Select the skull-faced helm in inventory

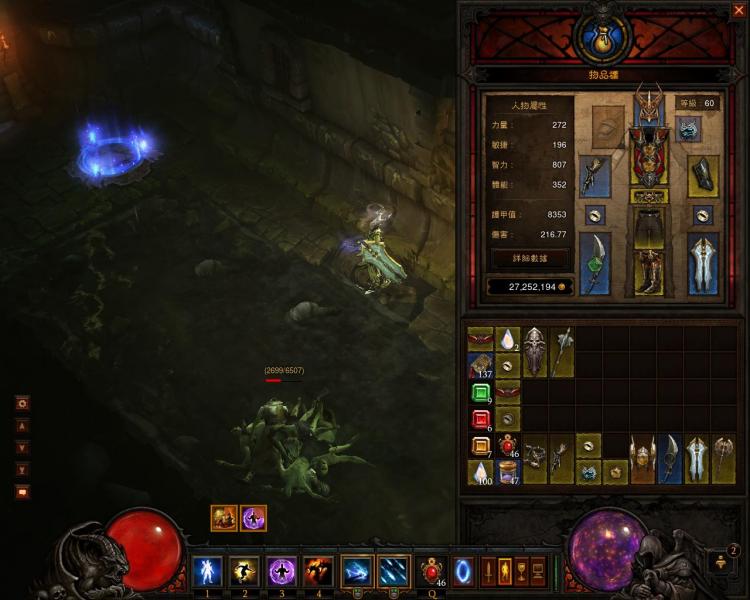[x=534, y=352]
